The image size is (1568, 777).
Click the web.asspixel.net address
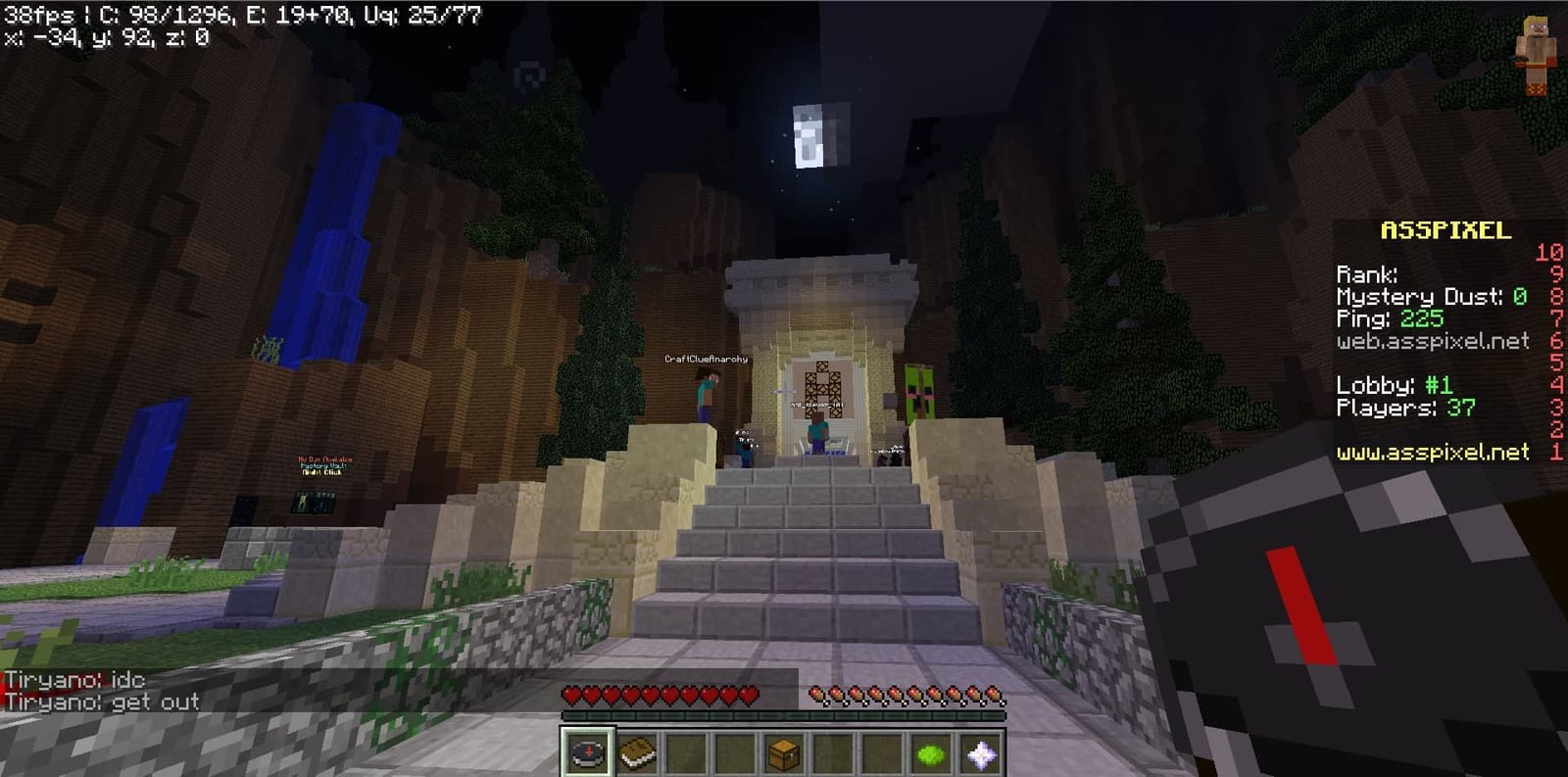(1433, 342)
